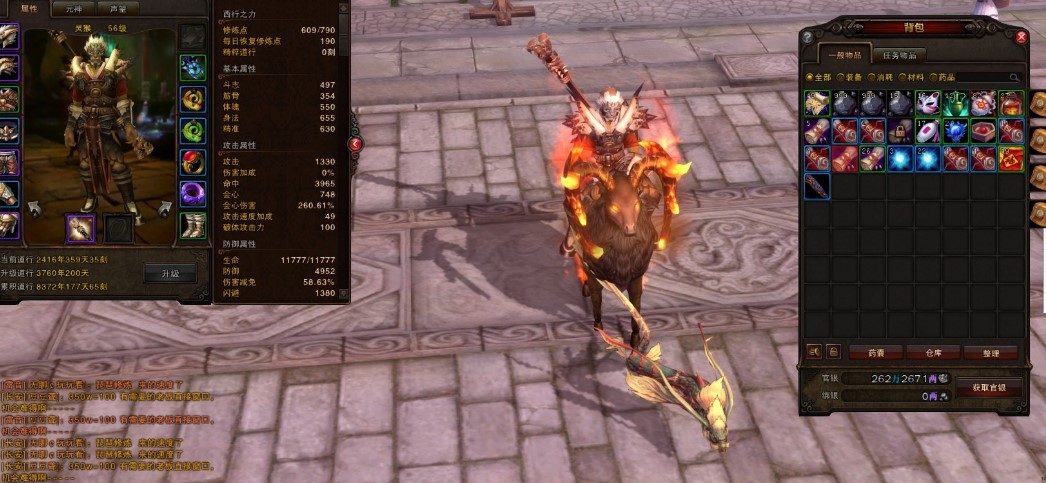1046x483 pixels.
Task: Collapse the attribute details panel with red arrow
Action: click(x=355, y=144)
